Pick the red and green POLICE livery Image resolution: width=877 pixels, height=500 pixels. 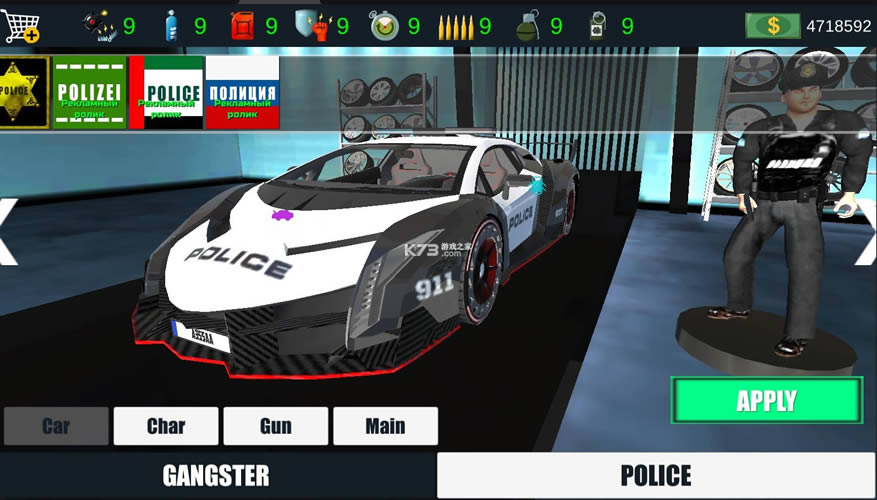pos(166,92)
